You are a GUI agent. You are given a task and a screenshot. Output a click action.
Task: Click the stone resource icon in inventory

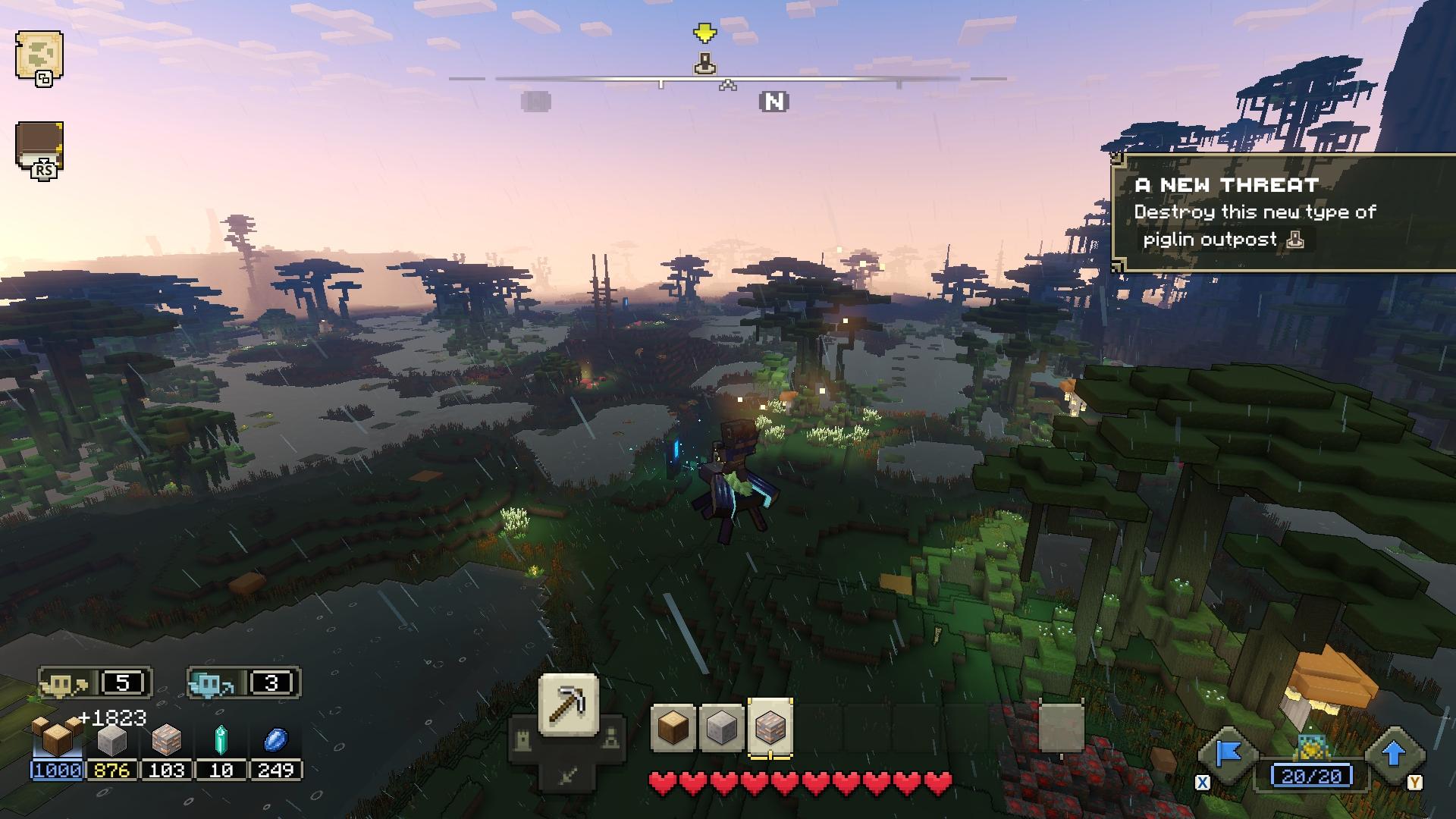coord(111,740)
